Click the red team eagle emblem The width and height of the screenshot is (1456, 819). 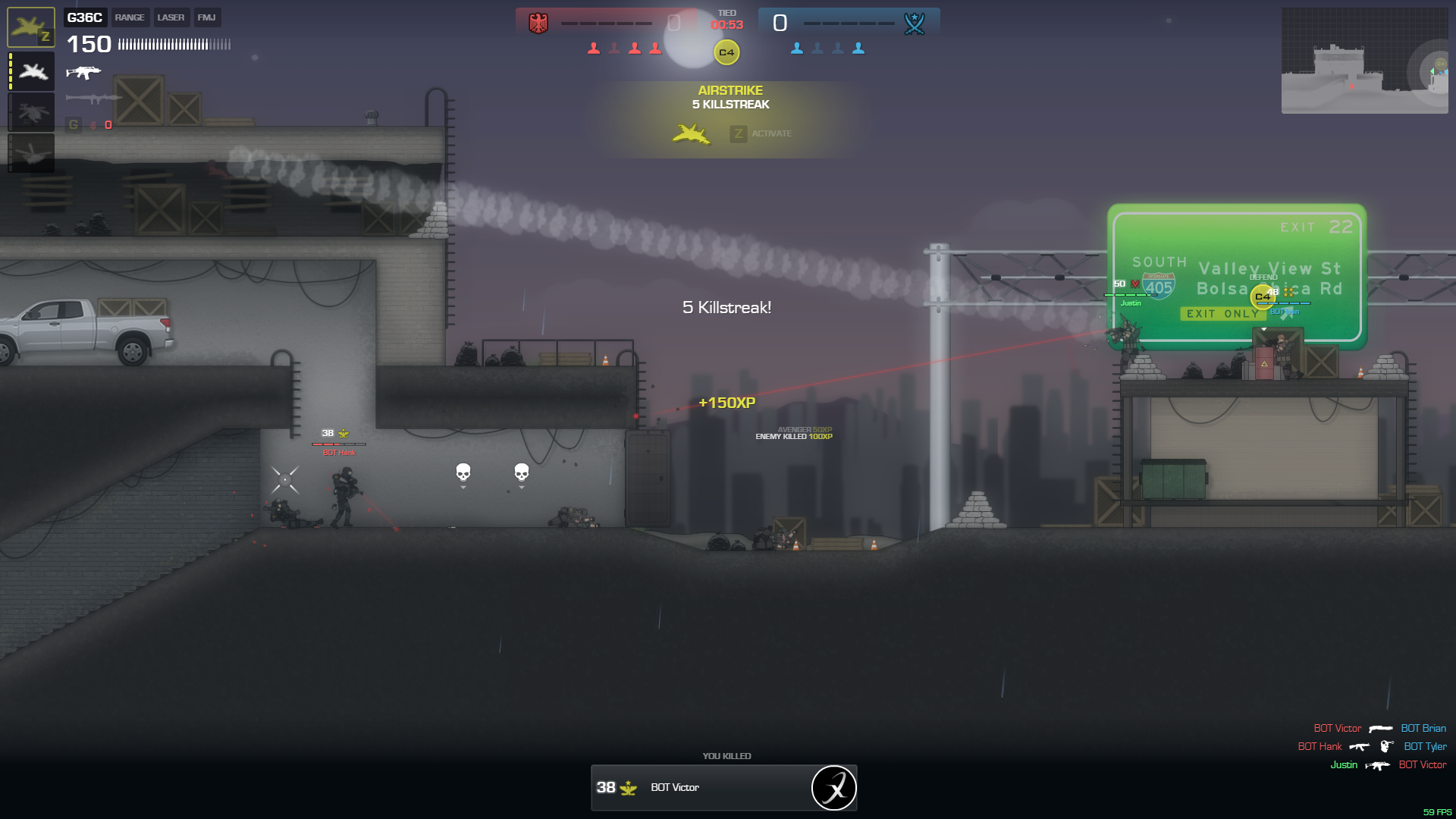pyautogui.click(x=538, y=24)
